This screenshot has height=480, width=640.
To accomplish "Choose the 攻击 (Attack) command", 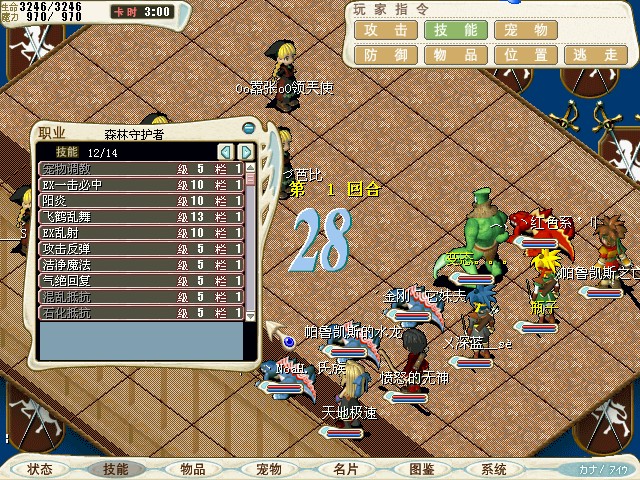I will coord(385,30).
